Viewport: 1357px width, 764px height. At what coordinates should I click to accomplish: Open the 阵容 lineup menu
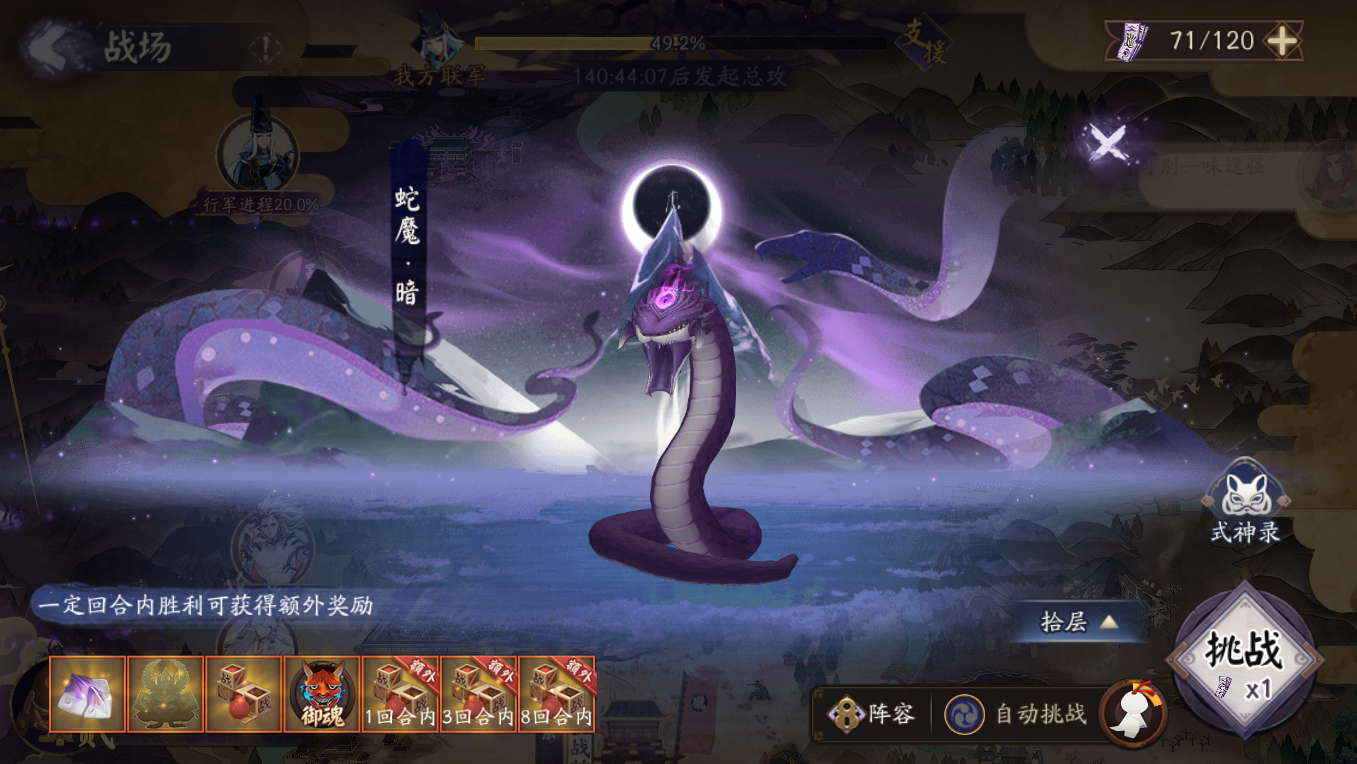click(872, 714)
